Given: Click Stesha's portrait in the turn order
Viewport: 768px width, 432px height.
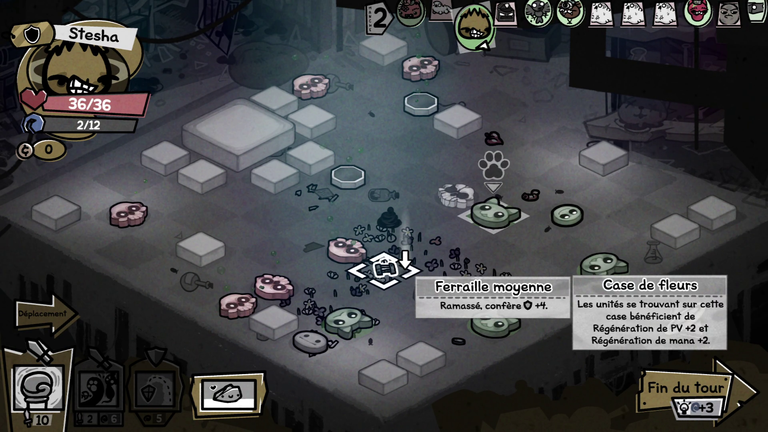Looking at the screenshot, I should point(474,25).
